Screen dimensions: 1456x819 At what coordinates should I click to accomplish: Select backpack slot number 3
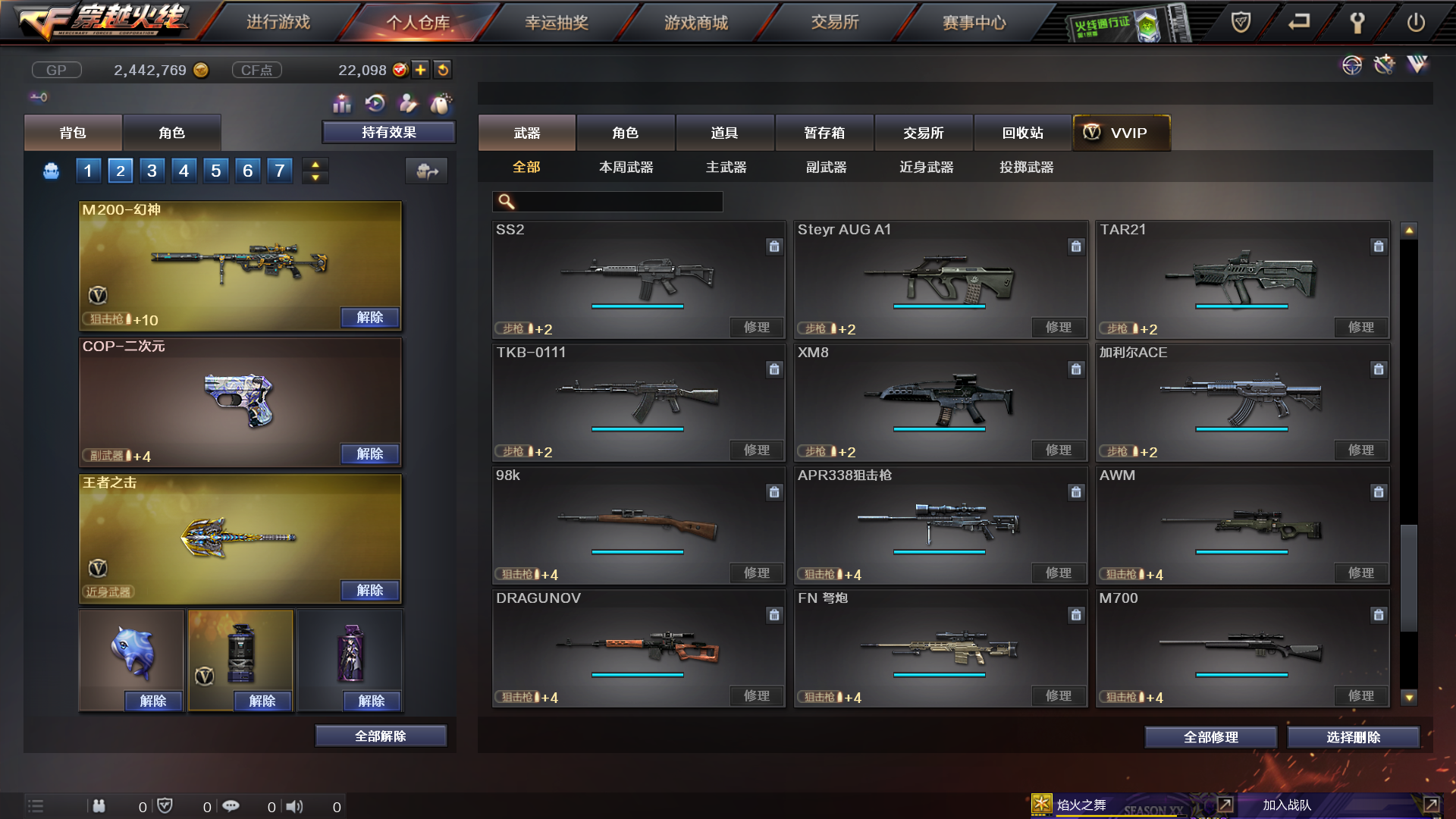152,171
